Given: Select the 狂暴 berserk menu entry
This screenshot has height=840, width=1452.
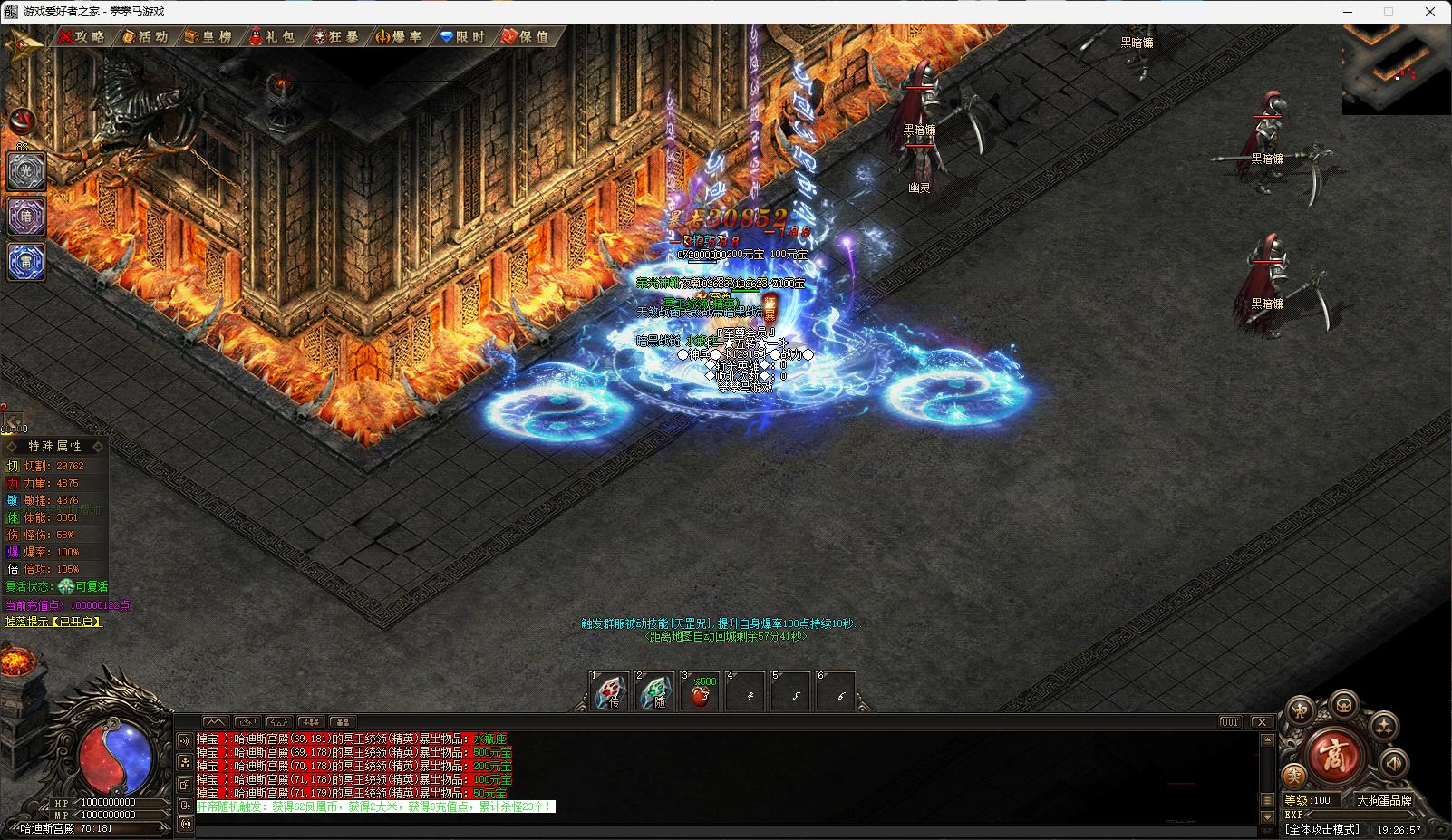Looking at the screenshot, I should [x=335, y=36].
